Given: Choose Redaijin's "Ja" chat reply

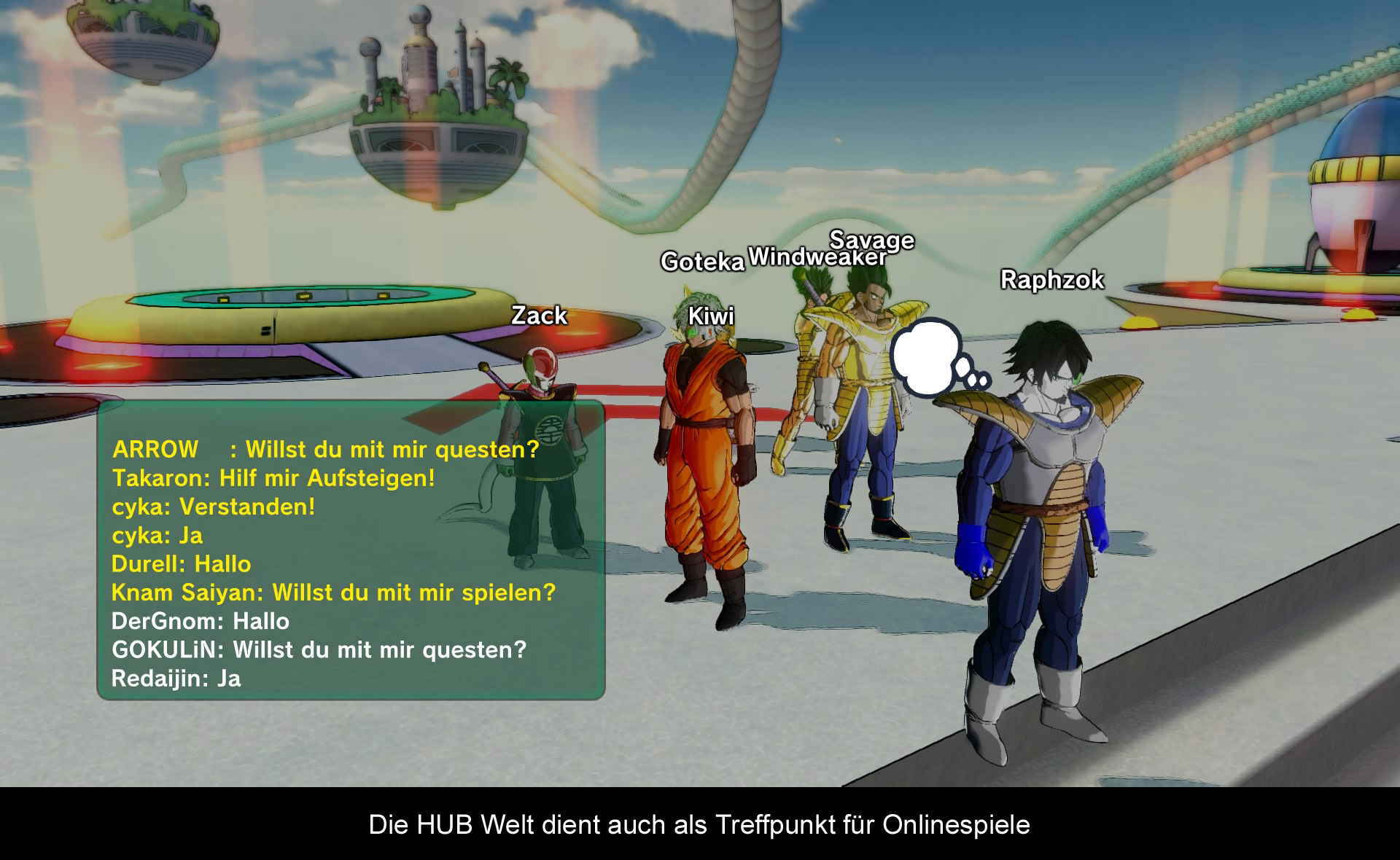Looking at the screenshot, I should click(176, 679).
